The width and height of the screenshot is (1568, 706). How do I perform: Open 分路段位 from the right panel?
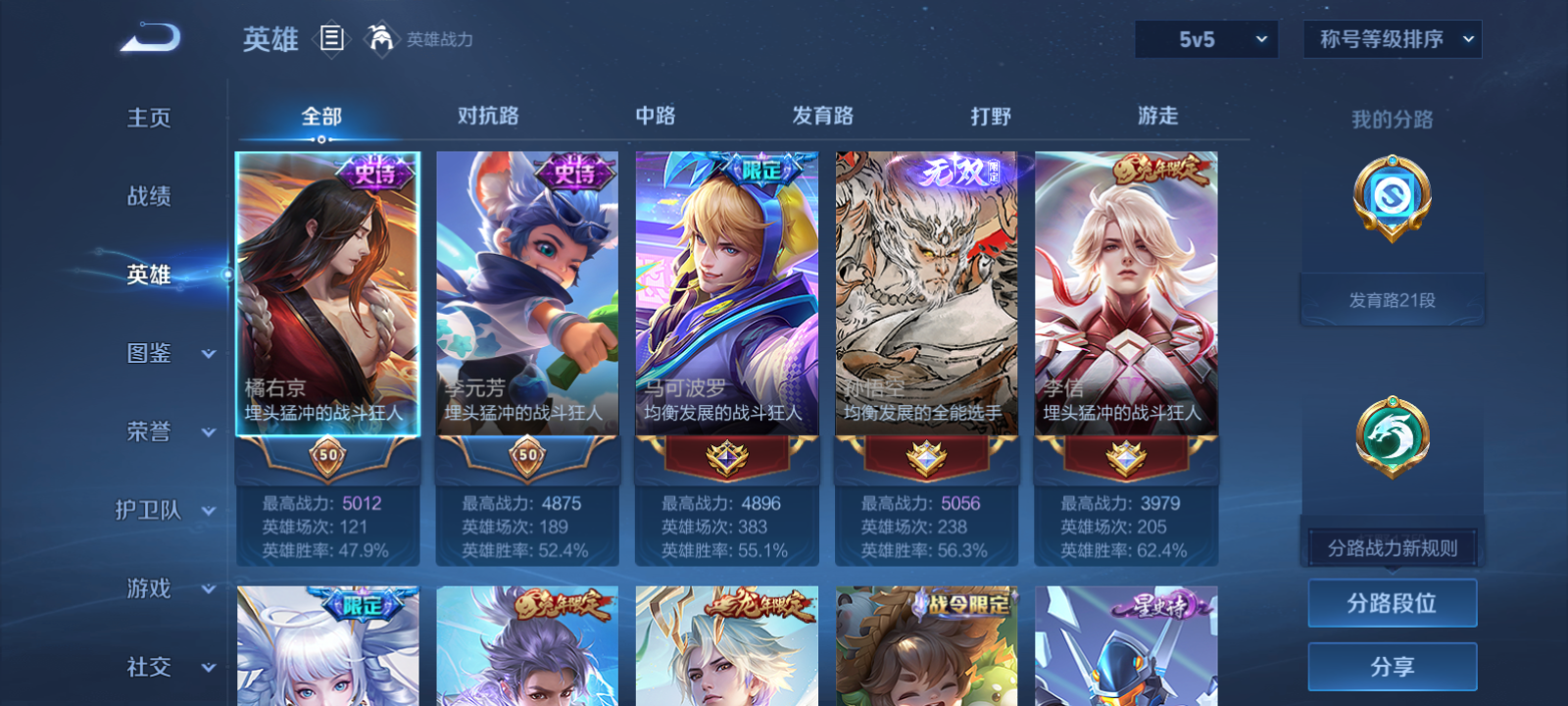1393,603
